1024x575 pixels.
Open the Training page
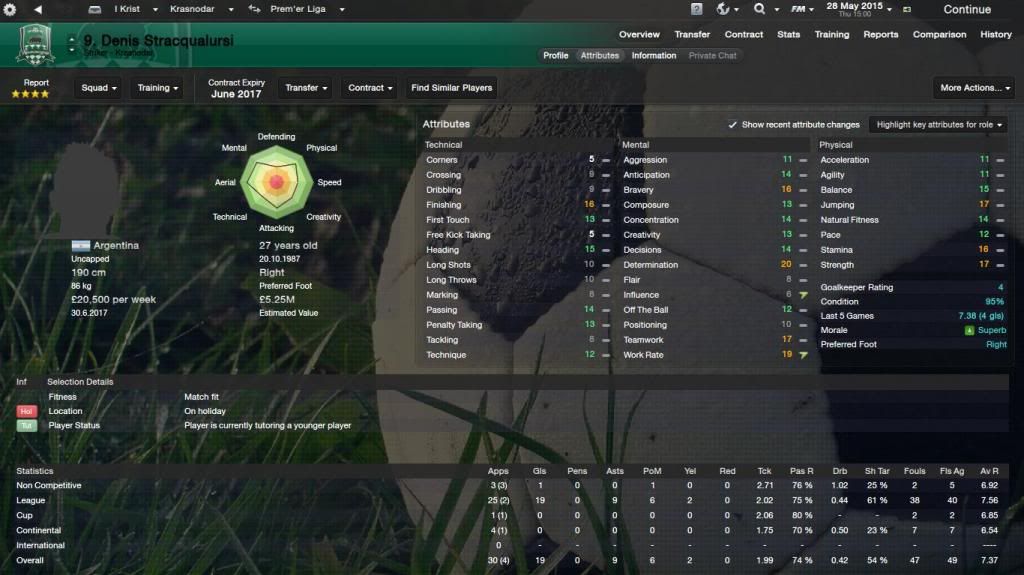pyautogui.click(x=831, y=34)
